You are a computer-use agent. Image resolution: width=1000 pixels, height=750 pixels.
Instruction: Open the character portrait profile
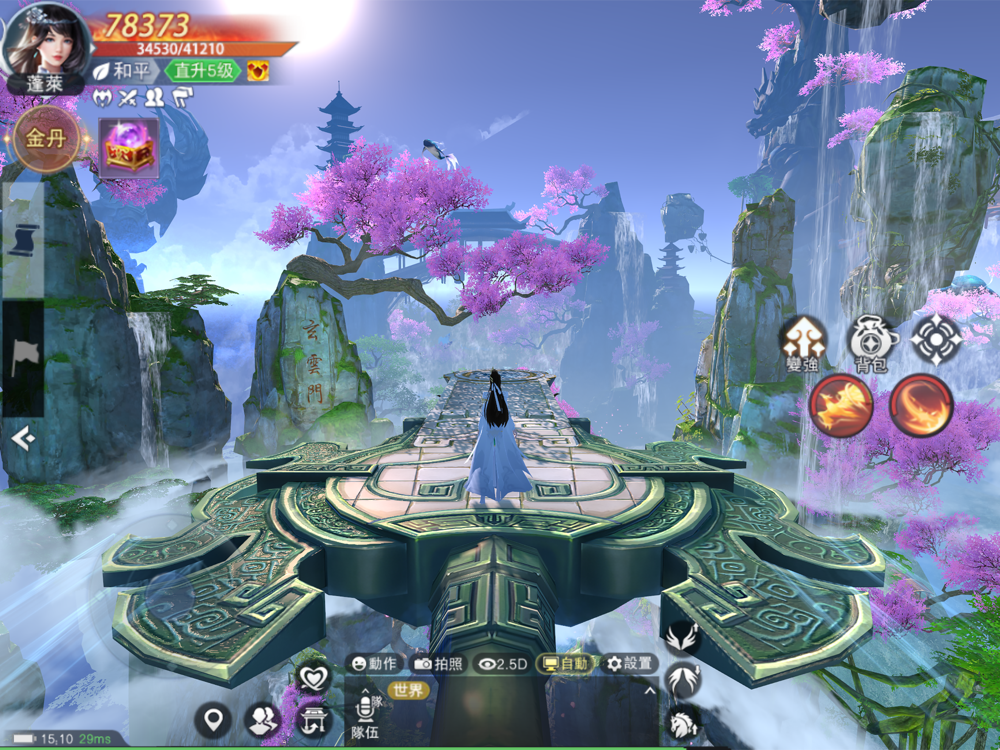tap(46, 38)
